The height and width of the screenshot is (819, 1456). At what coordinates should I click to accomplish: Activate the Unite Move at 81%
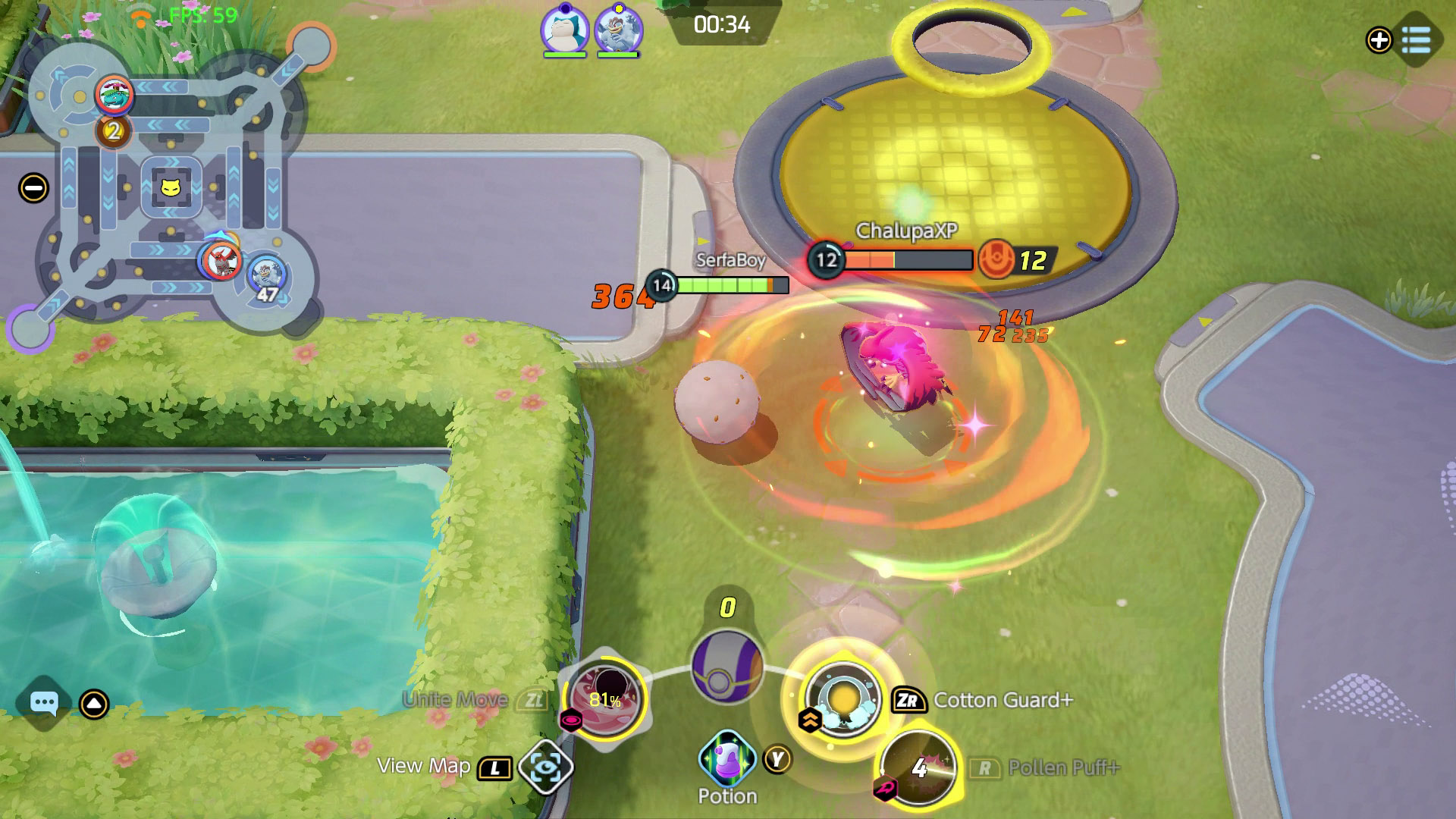[x=605, y=699]
